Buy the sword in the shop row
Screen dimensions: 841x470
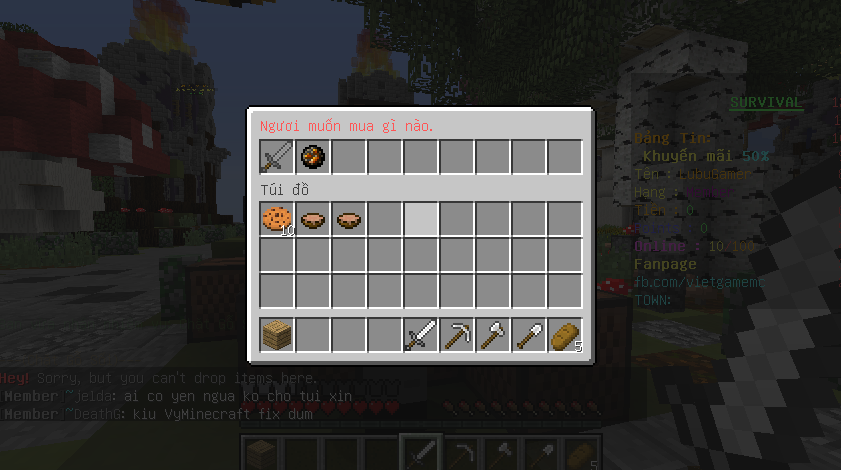277,157
